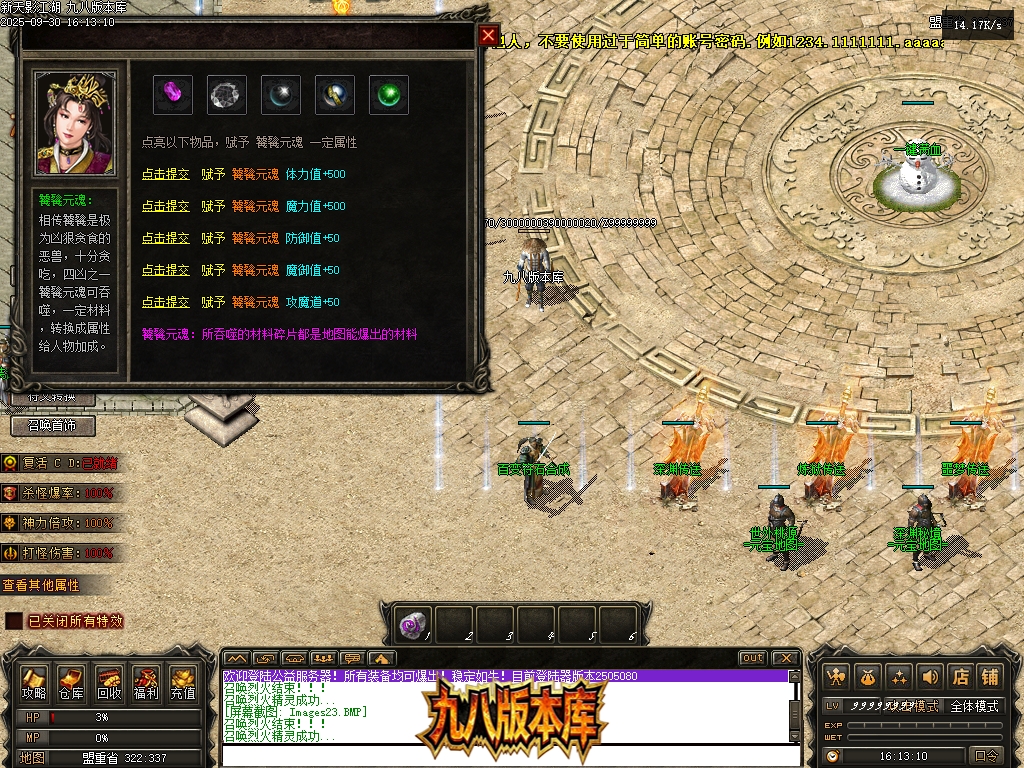Select the purple gem material slot in the dialog
This screenshot has width=1024, height=768.
click(173, 95)
